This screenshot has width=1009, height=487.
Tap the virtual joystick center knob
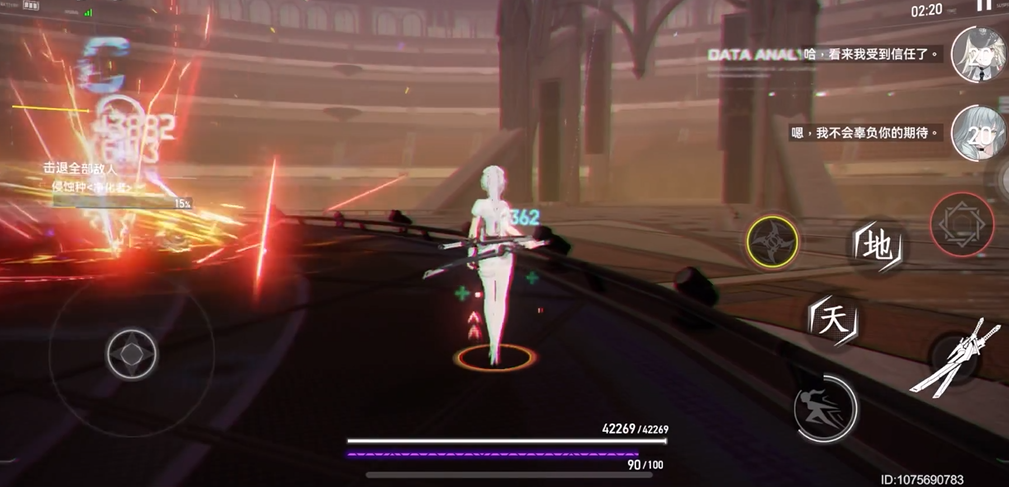click(132, 353)
